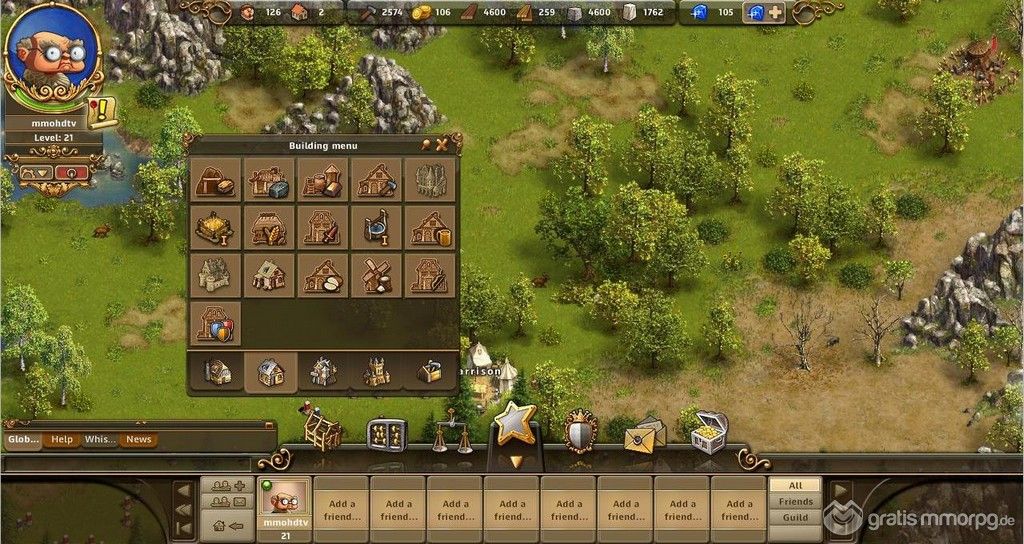Click the chat text input field
The image size is (1024, 544).
point(127,464)
